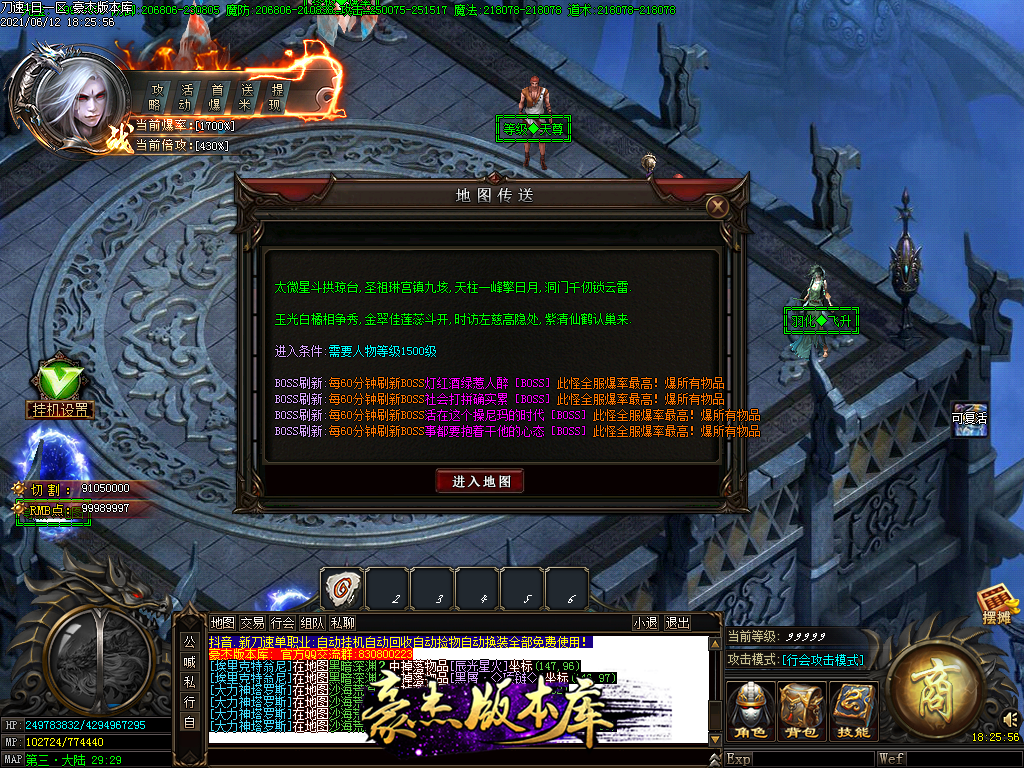The height and width of the screenshot is (768, 1024).
Task: Click the 进入地图 enter map button
Action: pos(480,481)
